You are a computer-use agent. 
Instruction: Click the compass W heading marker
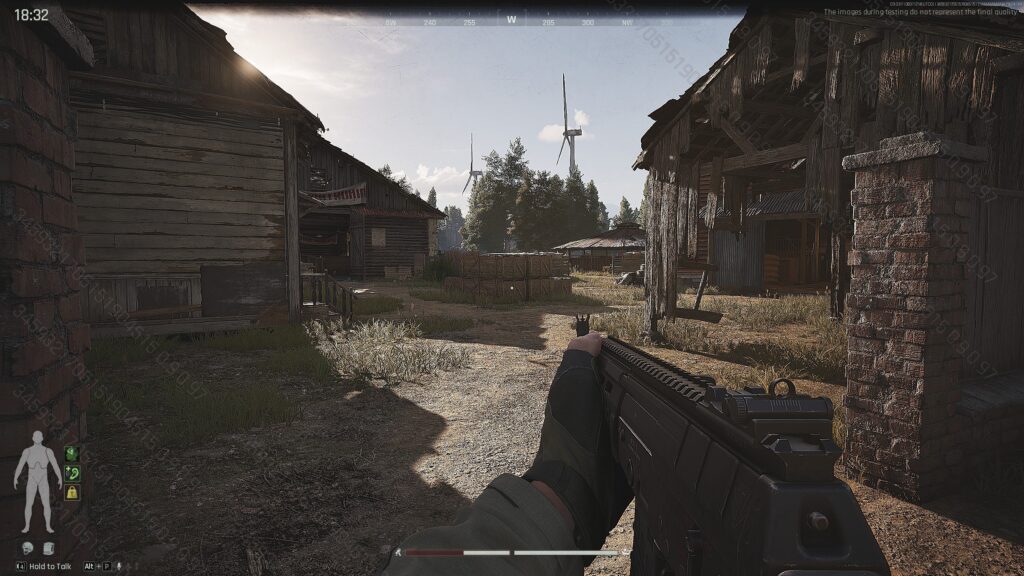click(x=512, y=19)
